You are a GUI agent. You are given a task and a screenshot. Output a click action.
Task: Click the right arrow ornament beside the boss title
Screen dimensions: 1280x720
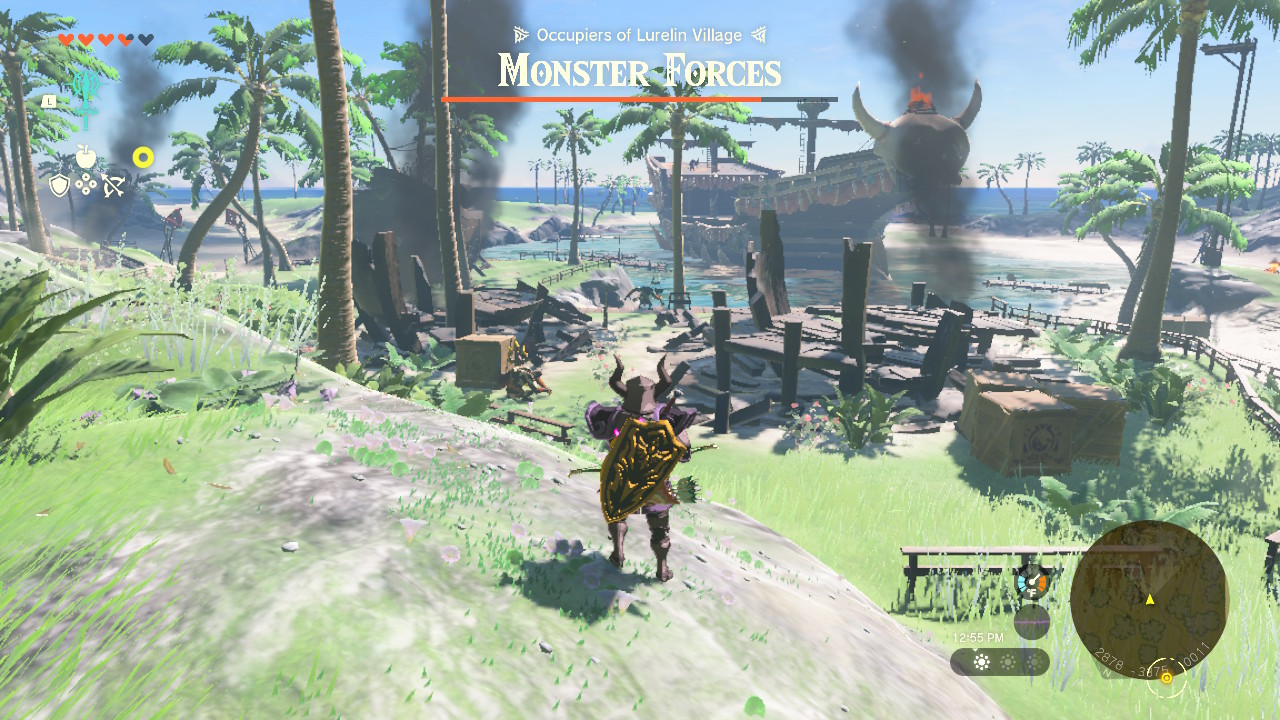(758, 32)
